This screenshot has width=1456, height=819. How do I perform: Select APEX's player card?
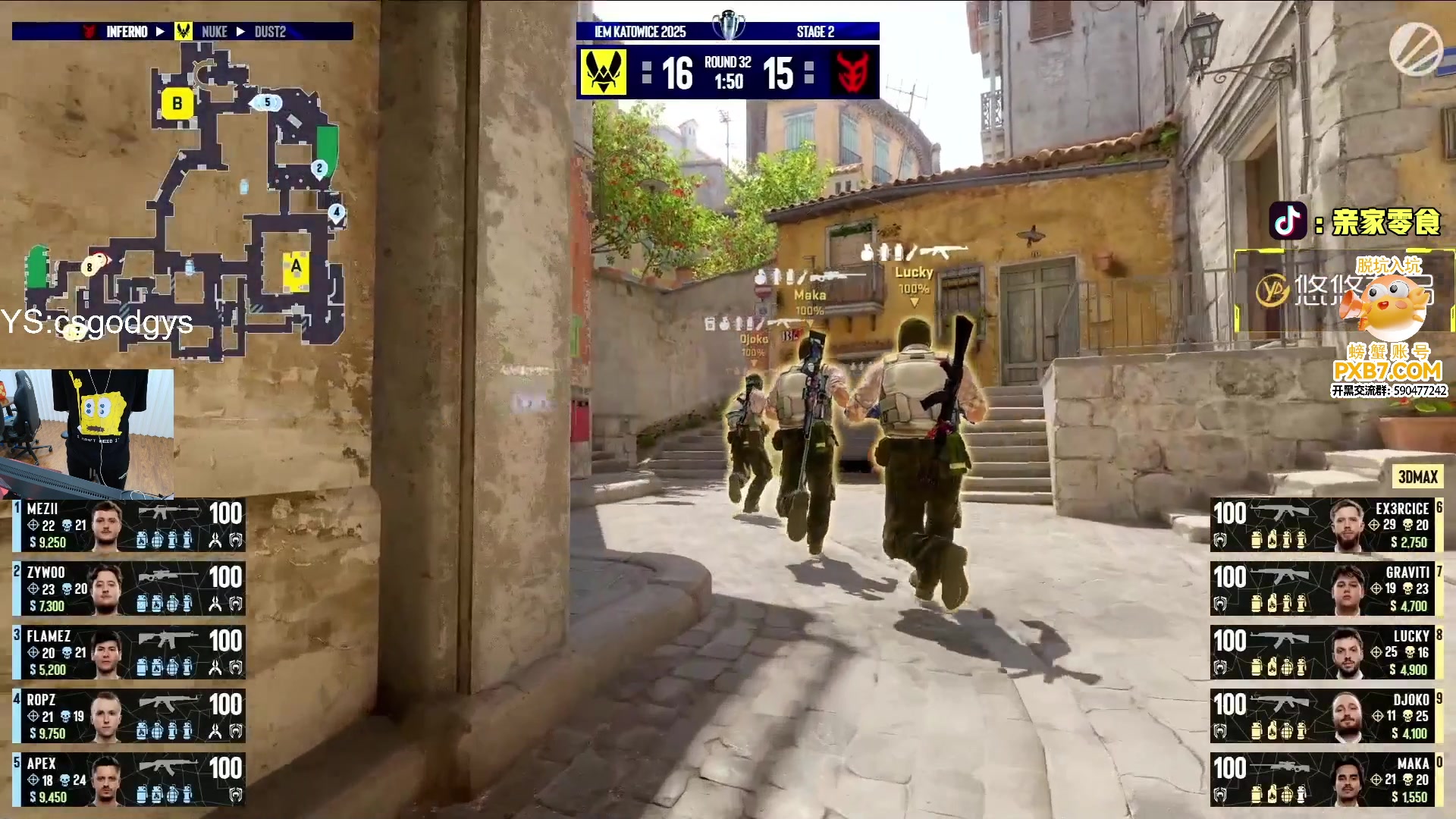point(129,780)
